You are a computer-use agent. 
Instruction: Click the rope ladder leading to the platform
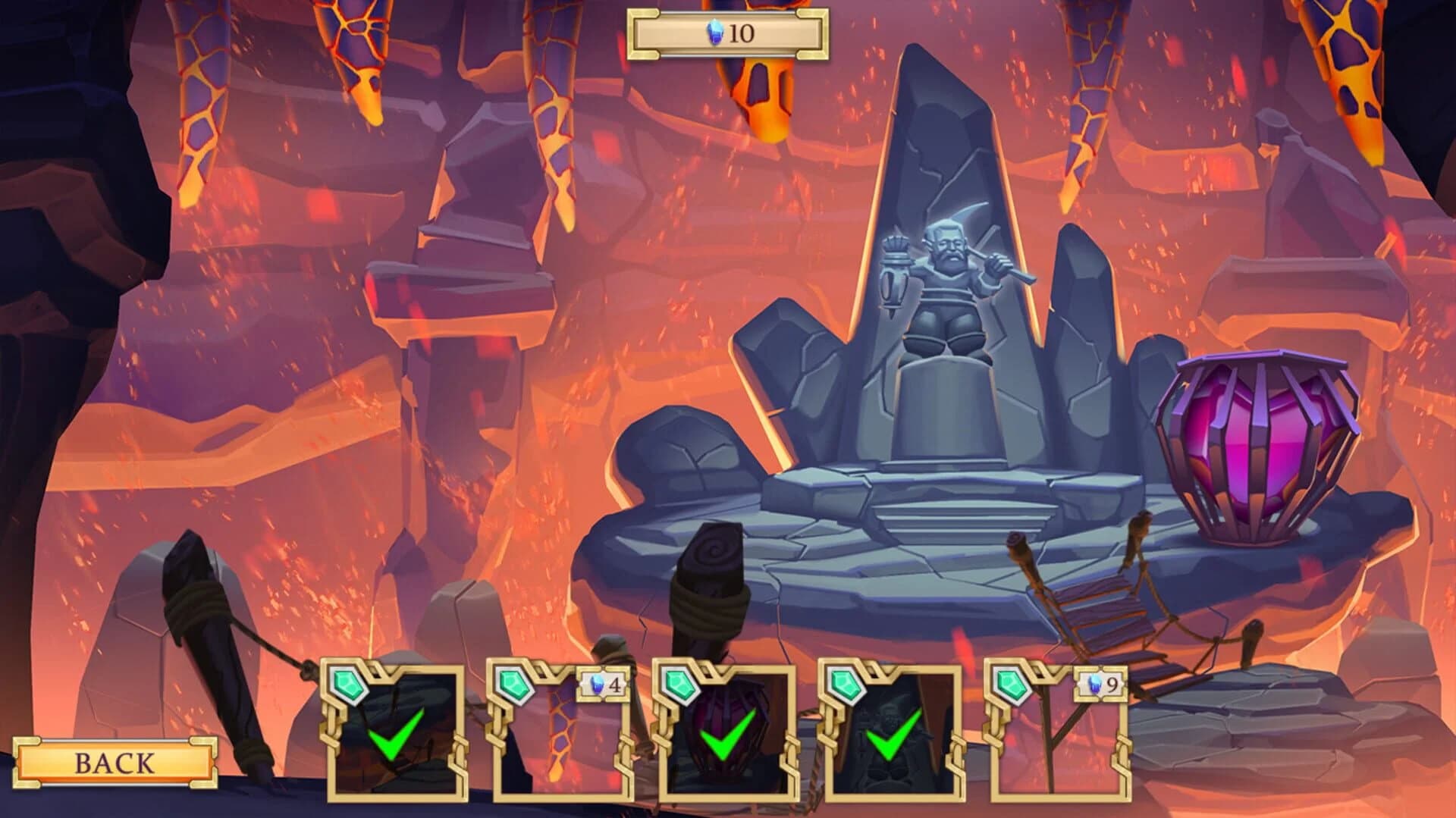coord(1107,606)
